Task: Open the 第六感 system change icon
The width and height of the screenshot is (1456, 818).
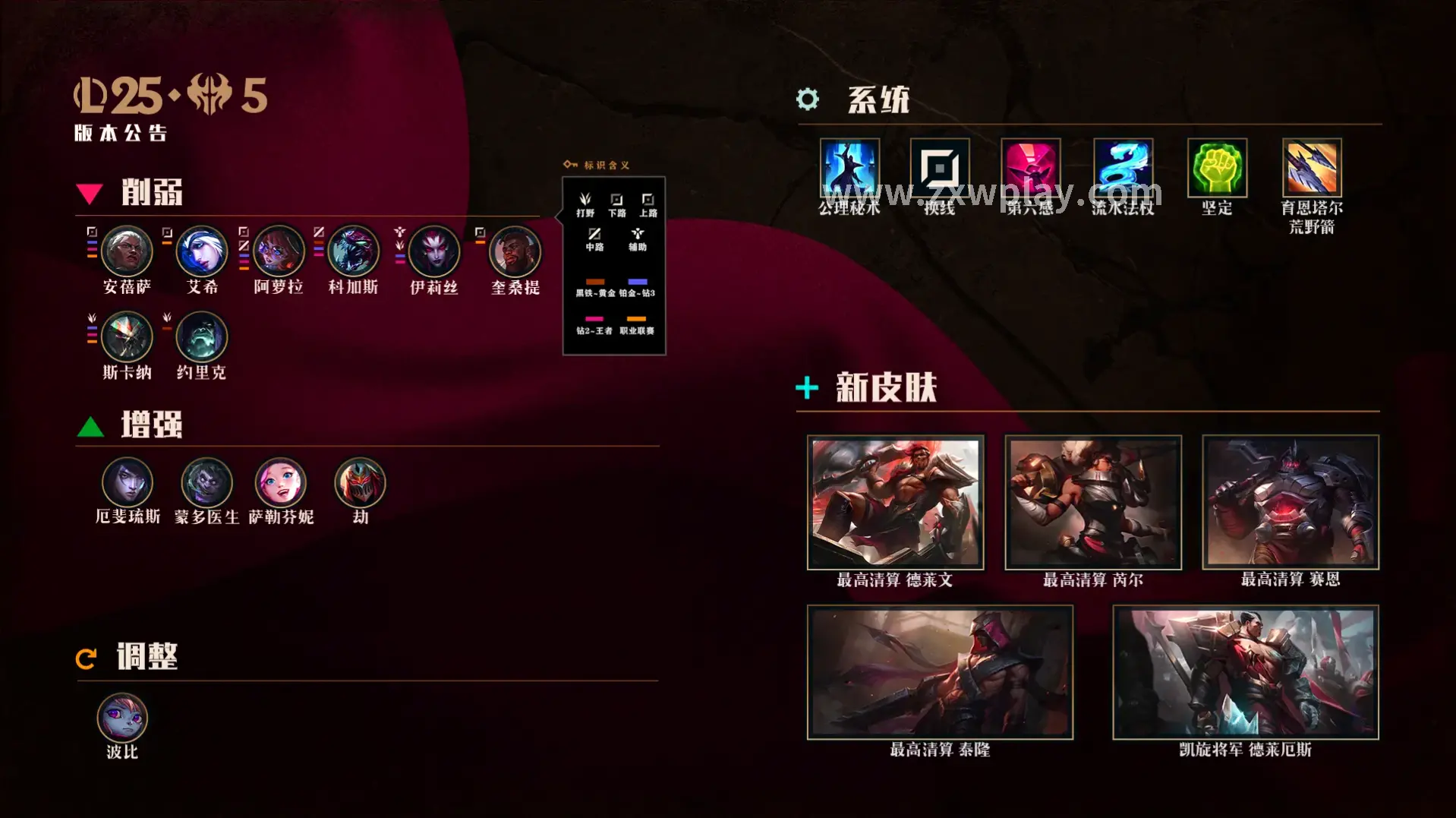Action: (1031, 169)
